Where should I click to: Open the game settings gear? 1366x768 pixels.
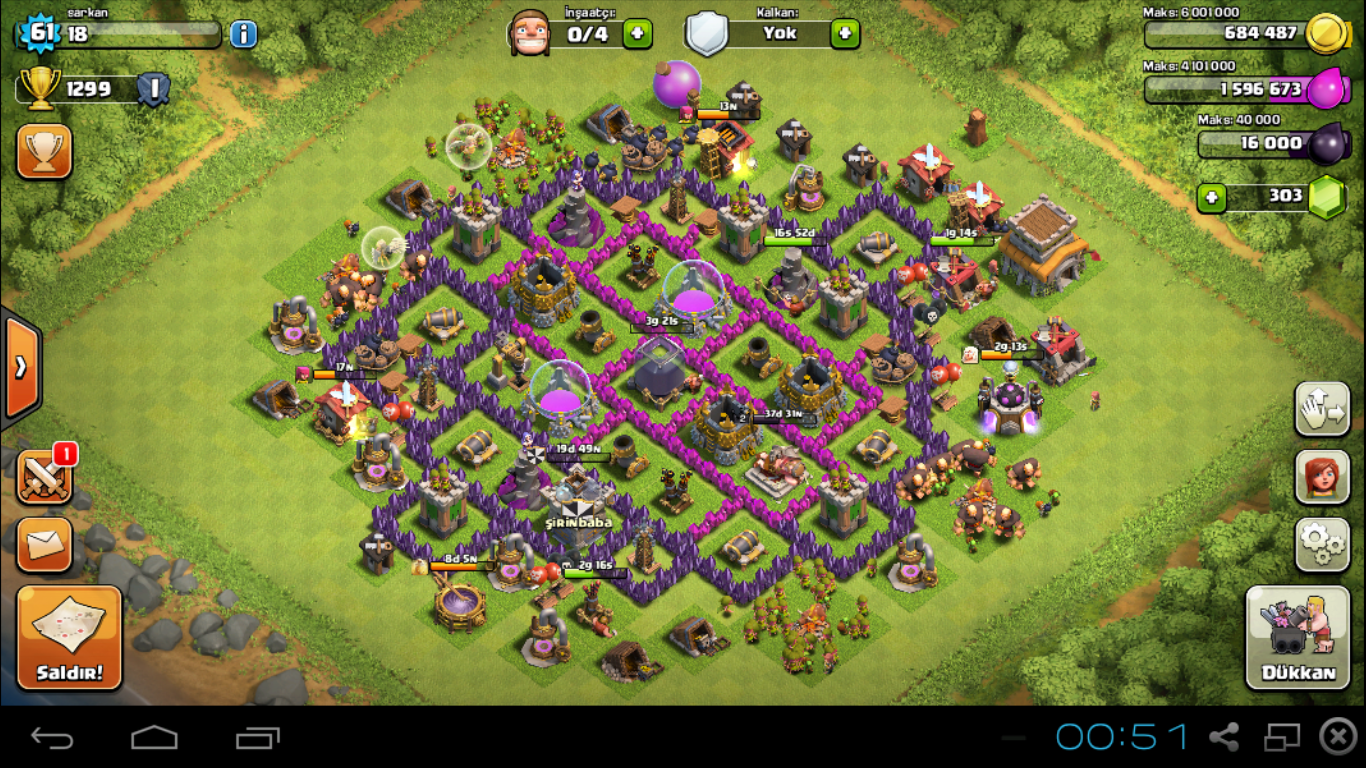pos(1322,543)
